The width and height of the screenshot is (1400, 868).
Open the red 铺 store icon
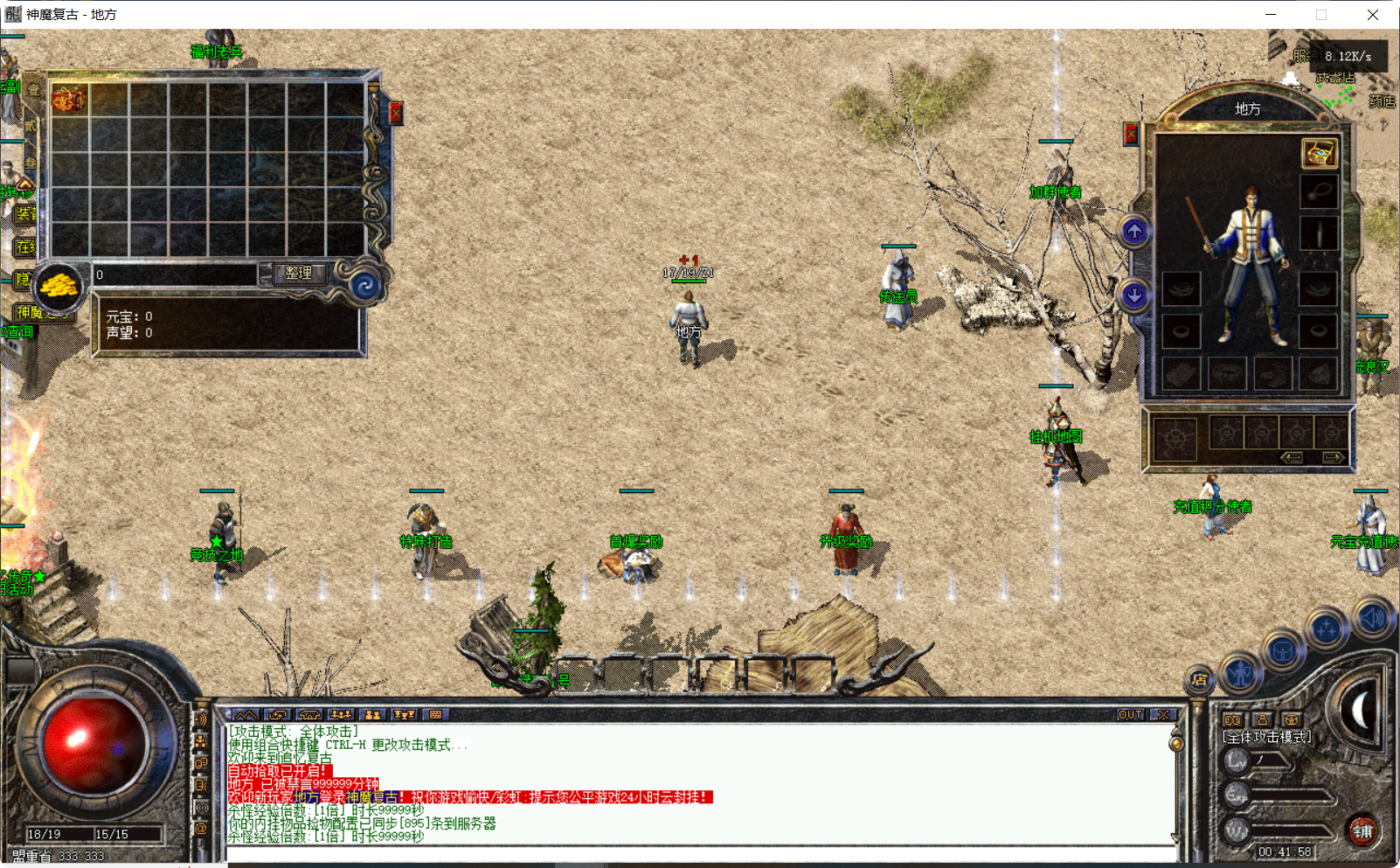pyautogui.click(x=1363, y=831)
